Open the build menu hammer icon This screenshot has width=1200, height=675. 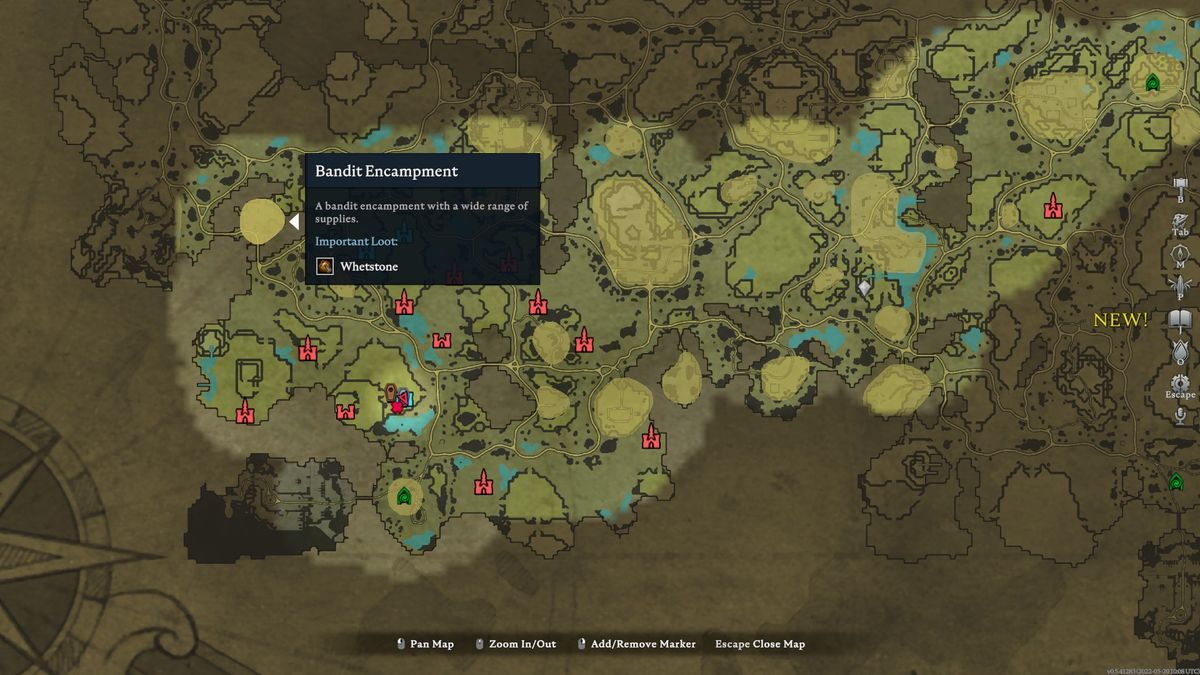[x=1180, y=187]
